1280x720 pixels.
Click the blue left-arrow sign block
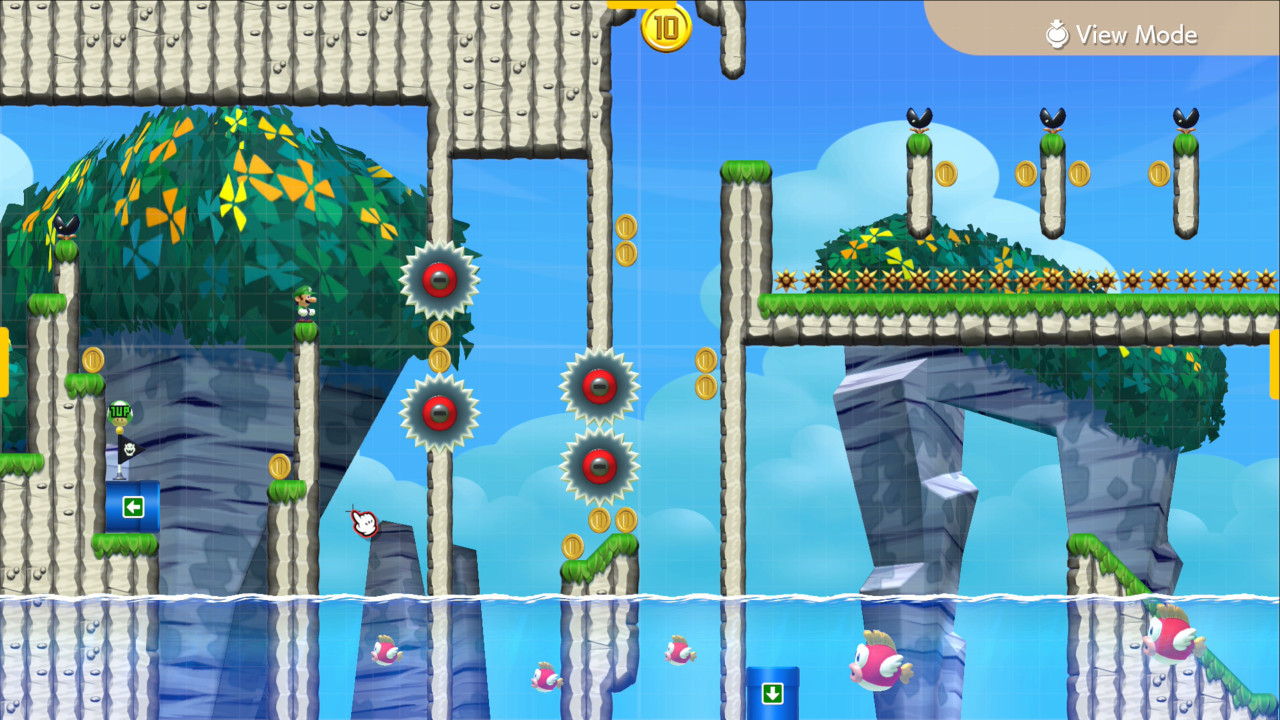click(133, 508)
